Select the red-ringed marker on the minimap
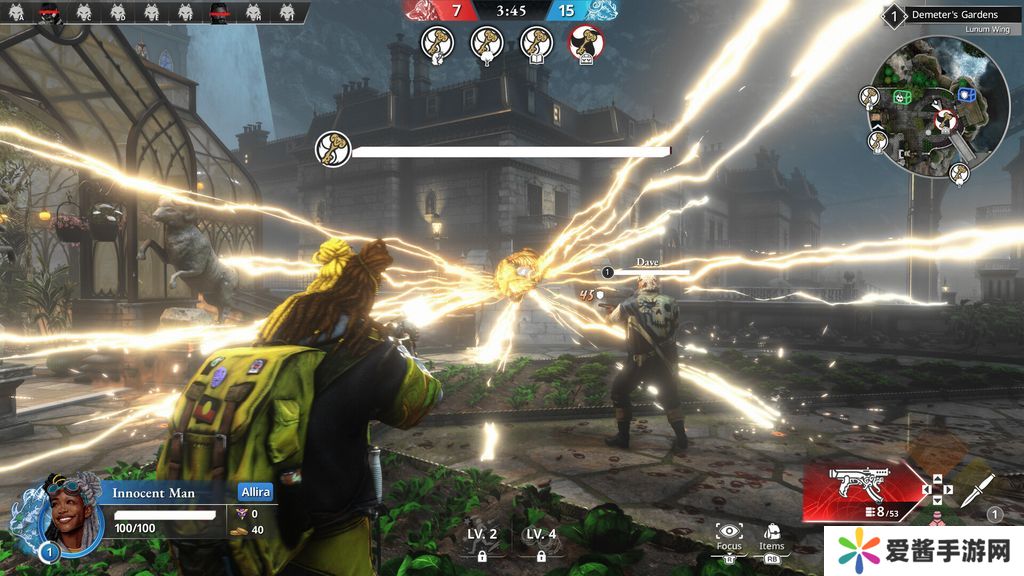 [x=944, y=121]
